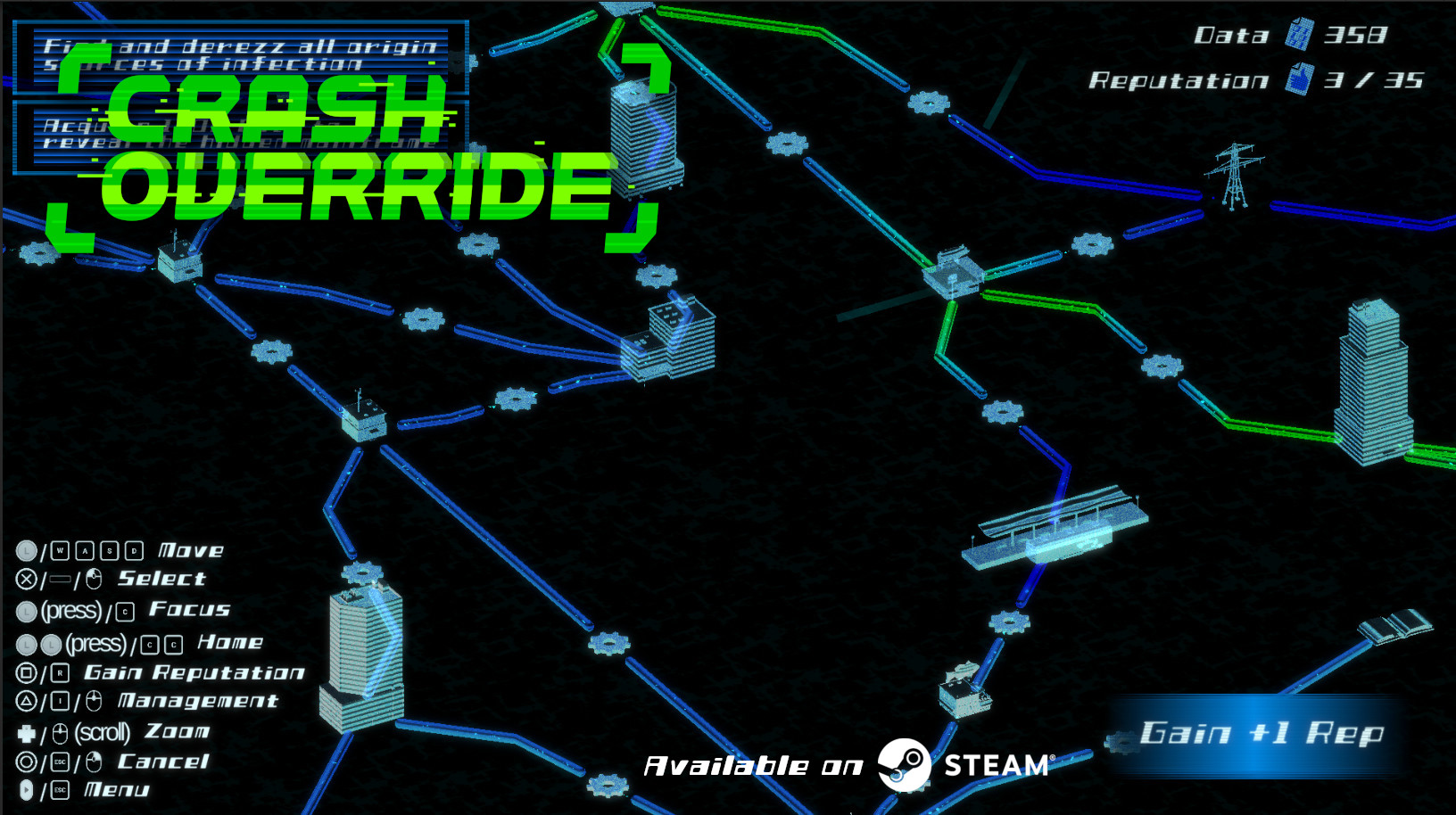Click the Gain Reputation square-button icon
Viewport: 1456px width, 815px height.
pyautogui.click(x=26, y=672)
